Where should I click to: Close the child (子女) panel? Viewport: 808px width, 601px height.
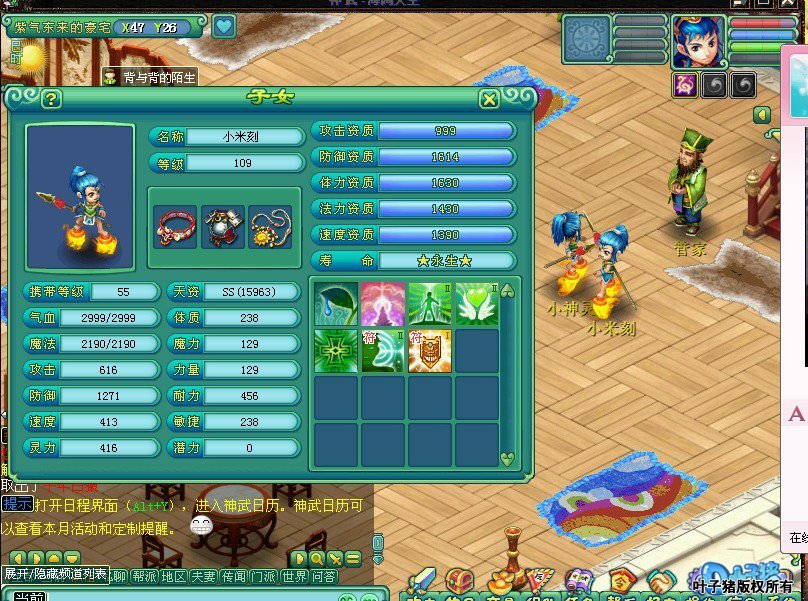(x=489, y=99)
